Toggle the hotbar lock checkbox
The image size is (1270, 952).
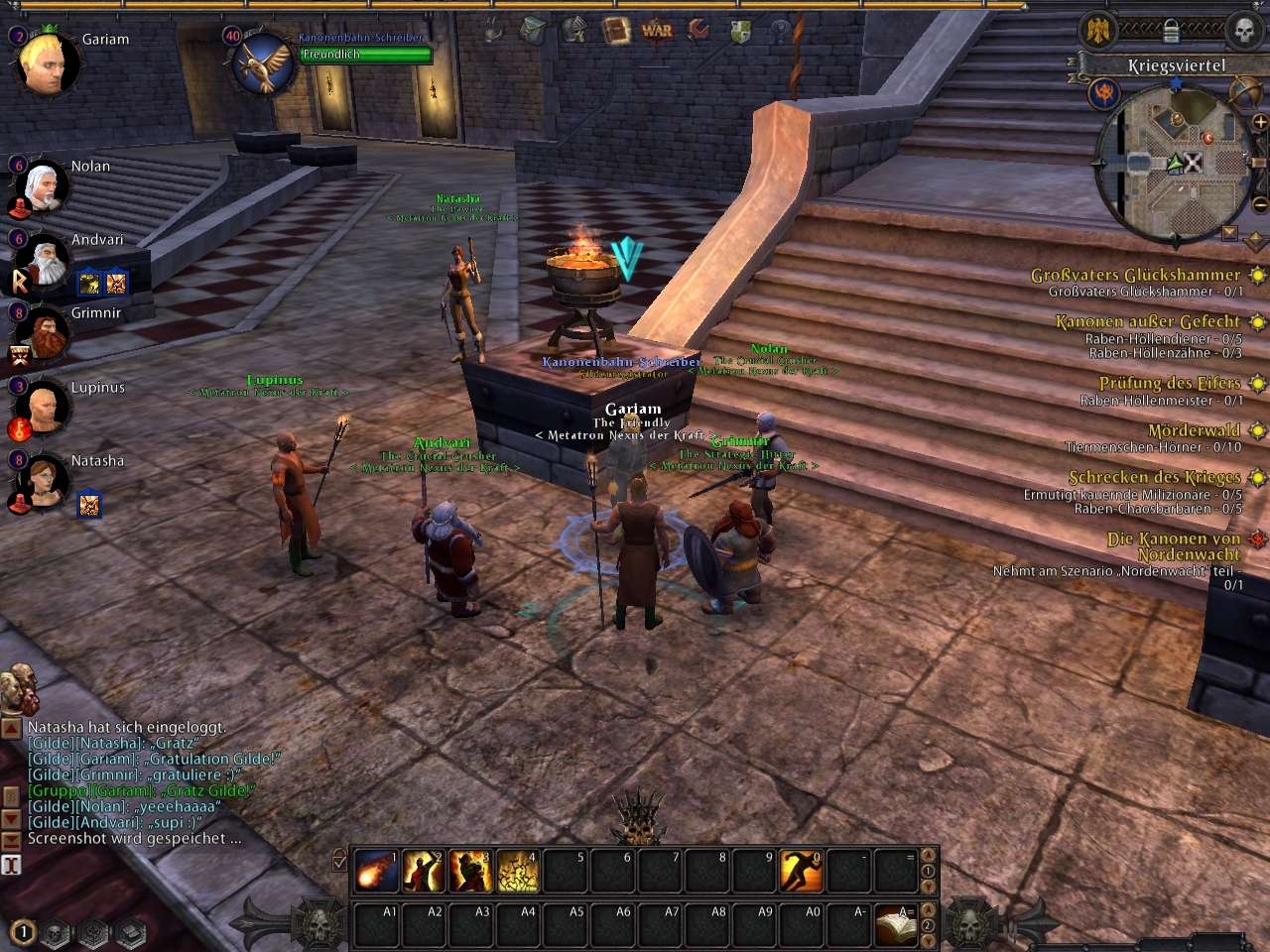pyautogui.click(x=339, y=861)
